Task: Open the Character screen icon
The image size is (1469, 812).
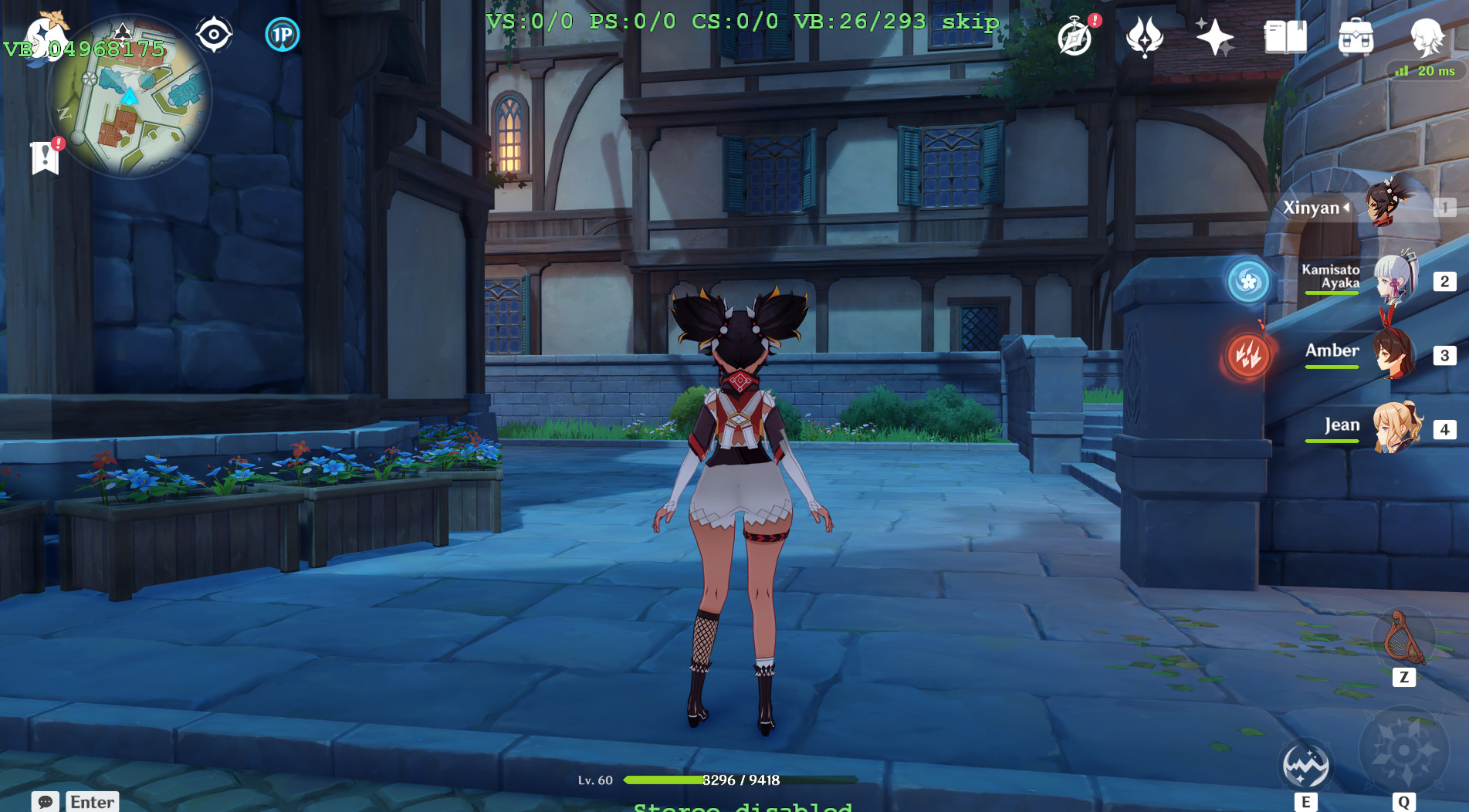Action: [x=1430, y=36]
